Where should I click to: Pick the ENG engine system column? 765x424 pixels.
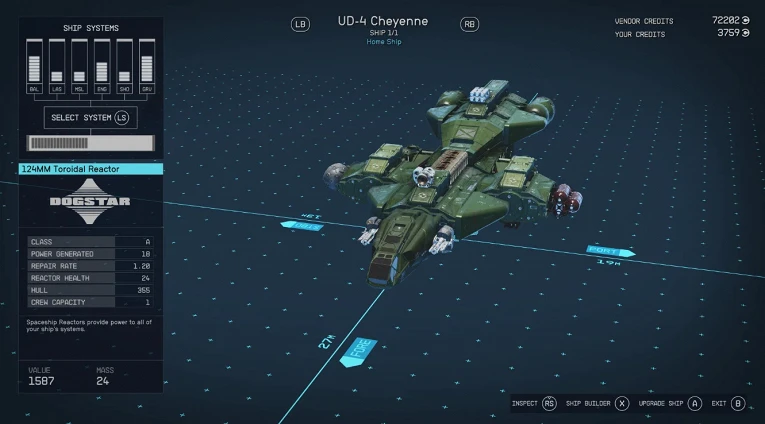[x=102, y=66]
